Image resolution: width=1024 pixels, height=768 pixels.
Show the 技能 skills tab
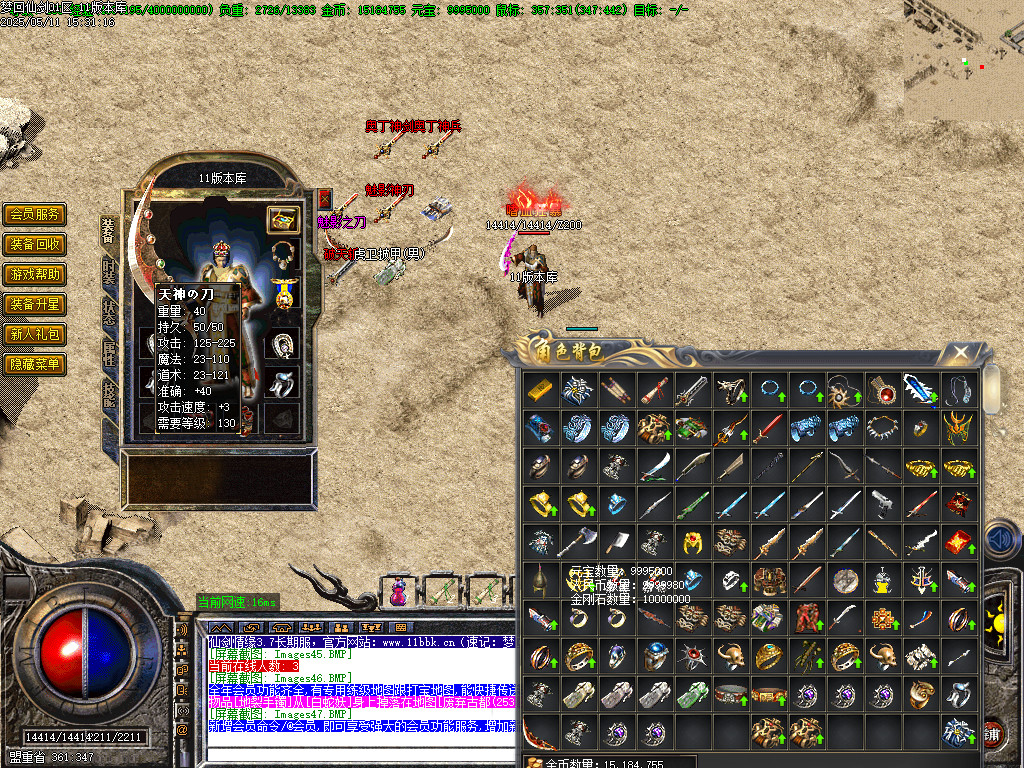coord(108,393)
